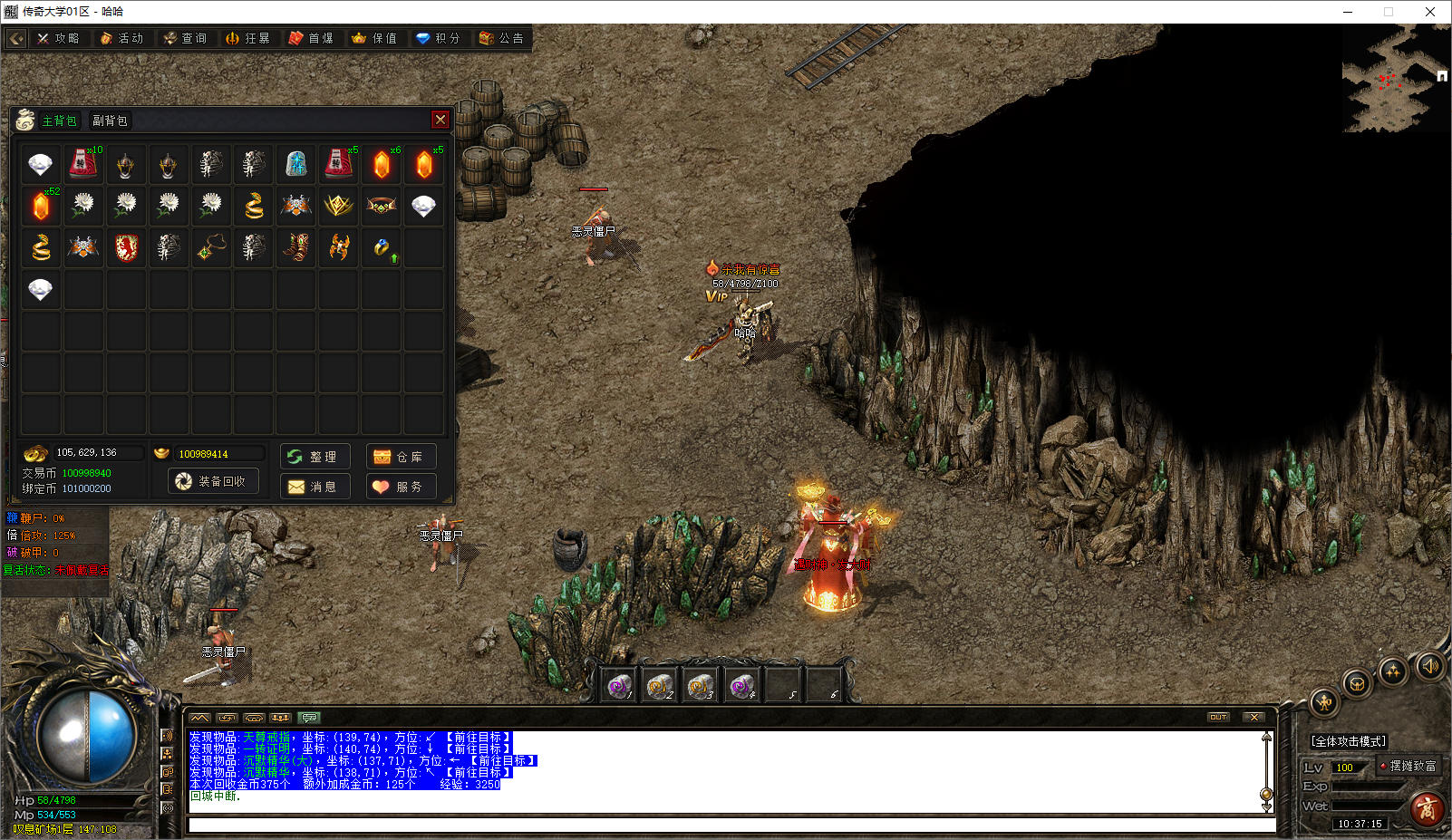The height and width of the screenshot is (840, 1452).
Task: Select the golden snake item in the bag
Action: coord(254,206)
